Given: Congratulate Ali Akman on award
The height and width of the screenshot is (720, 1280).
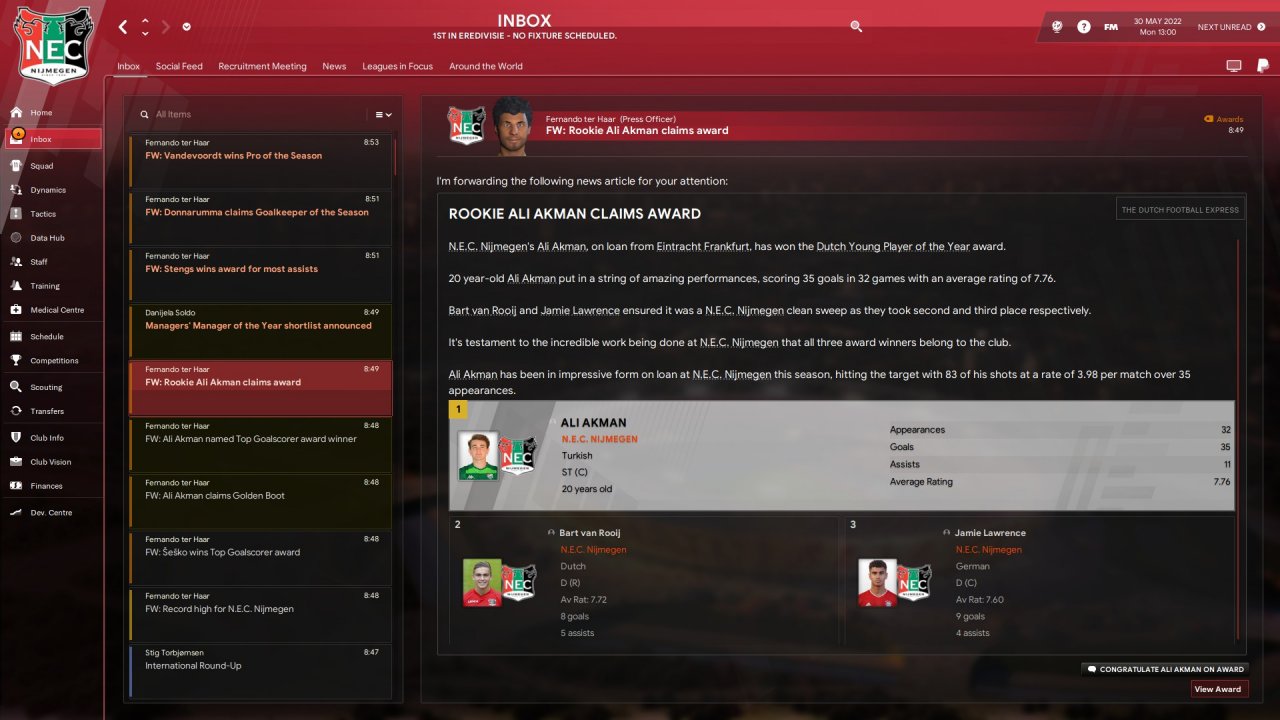Looking at the screenshot, I should [1165, 669].
